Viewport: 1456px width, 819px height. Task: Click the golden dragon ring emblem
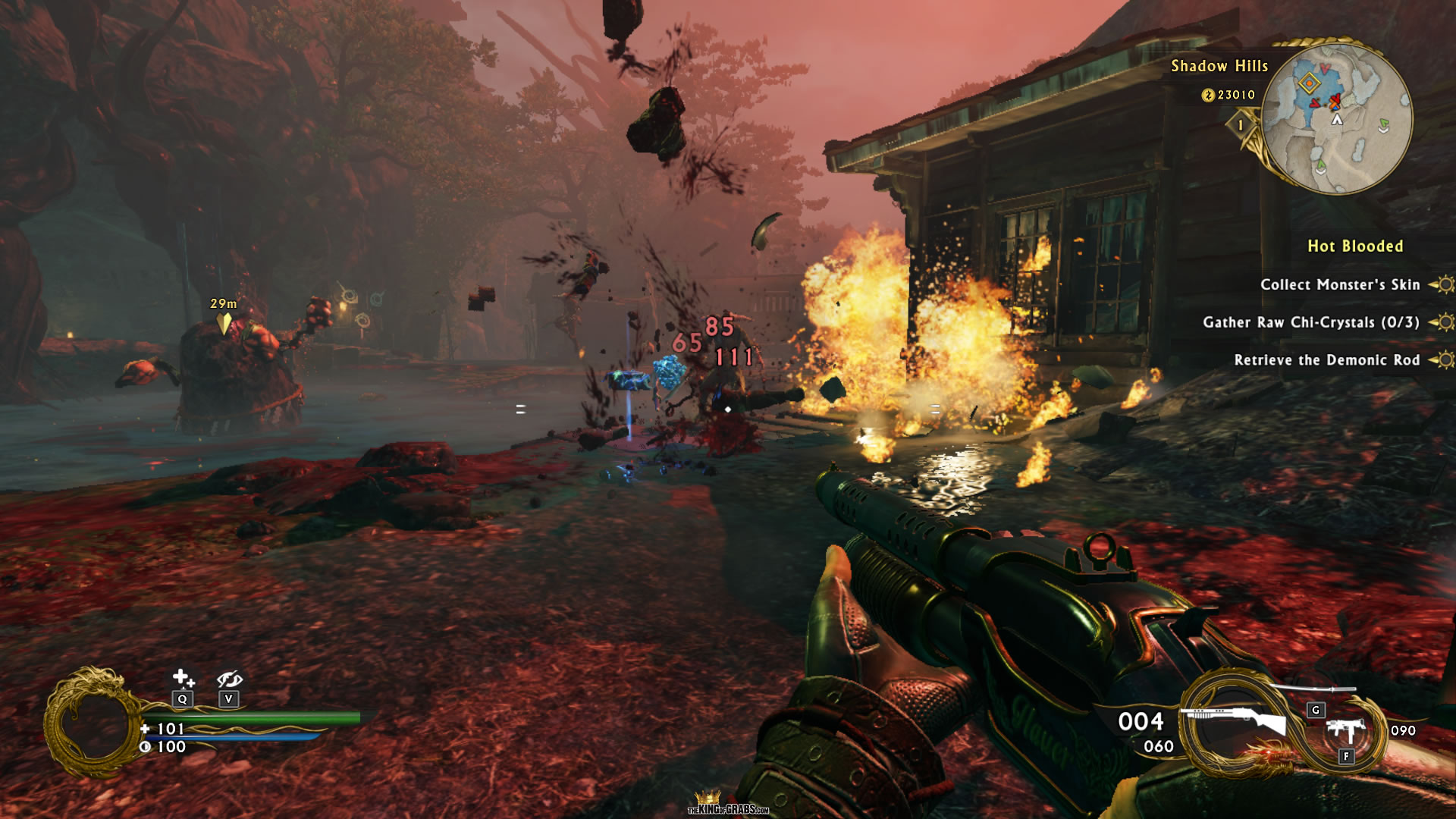[x=93, y=723]
